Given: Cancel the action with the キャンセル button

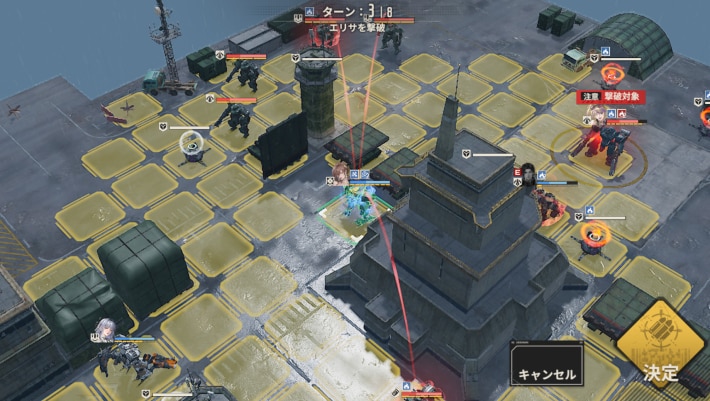Looking at the screenshot, I should pyautogui.click(x=546, y=365).
